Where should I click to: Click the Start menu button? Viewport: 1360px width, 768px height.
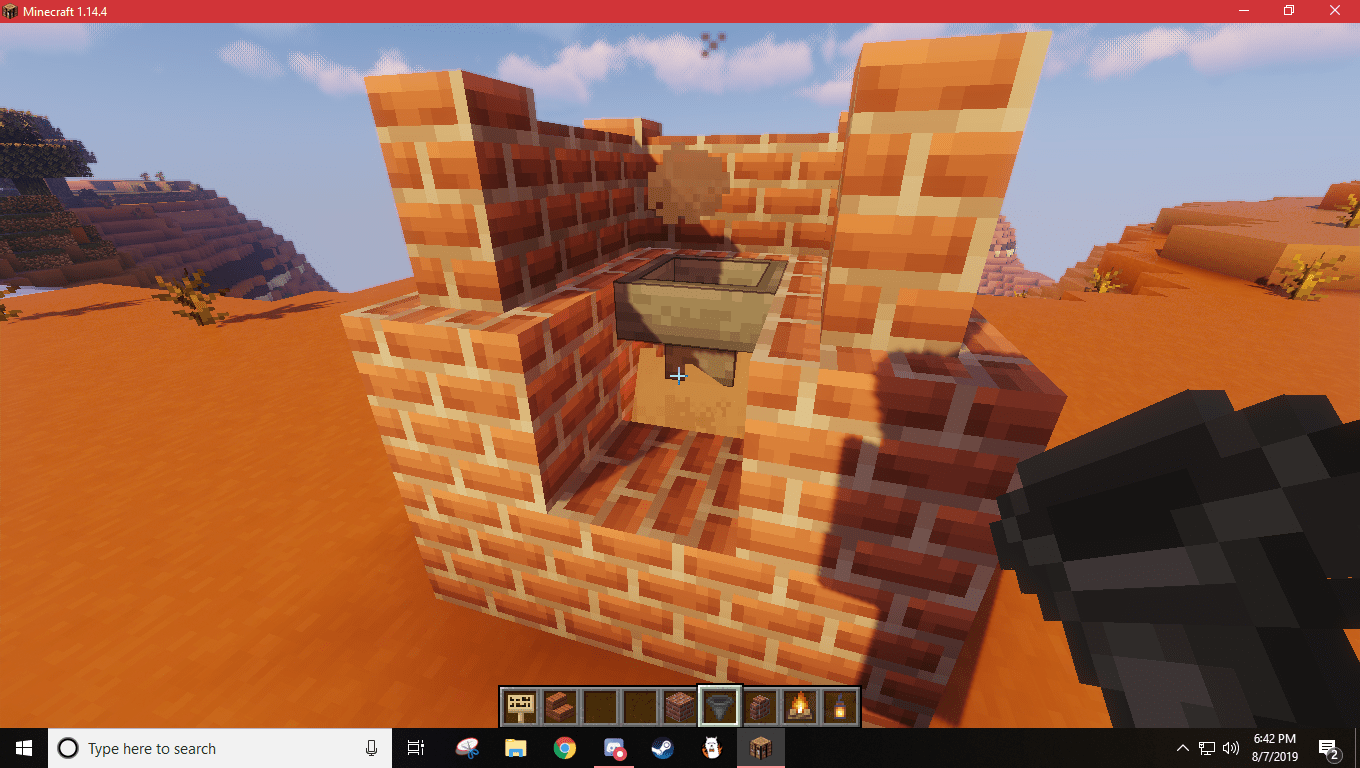tap(21, 748)
